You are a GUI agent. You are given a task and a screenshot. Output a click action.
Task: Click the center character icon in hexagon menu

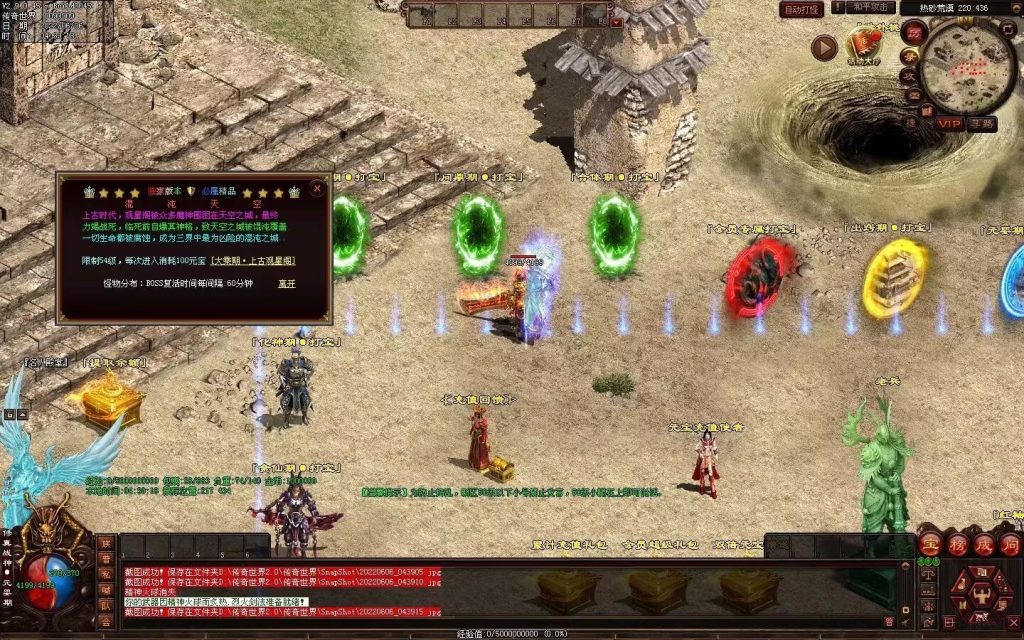[x=982, y=594]
